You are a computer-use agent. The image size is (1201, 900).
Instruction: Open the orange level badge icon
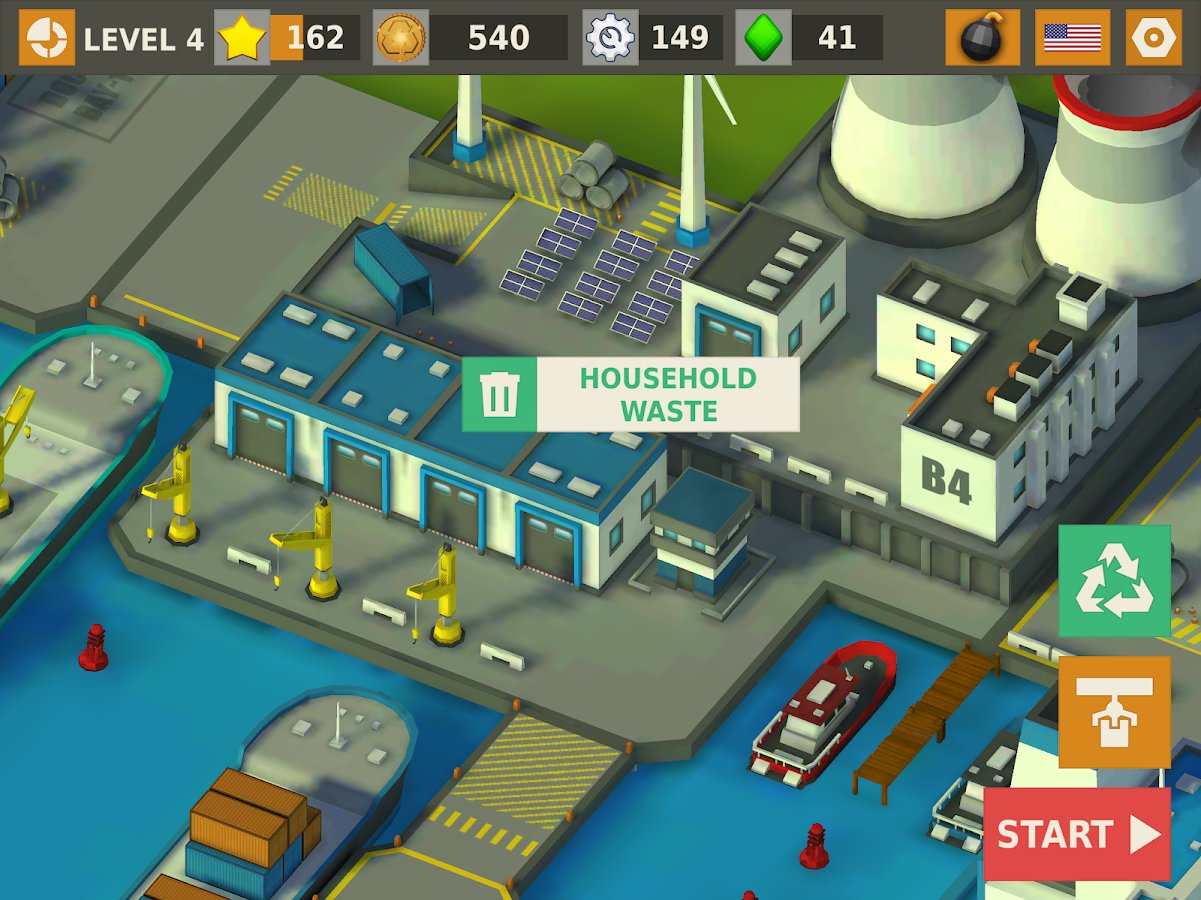[46, 38]
